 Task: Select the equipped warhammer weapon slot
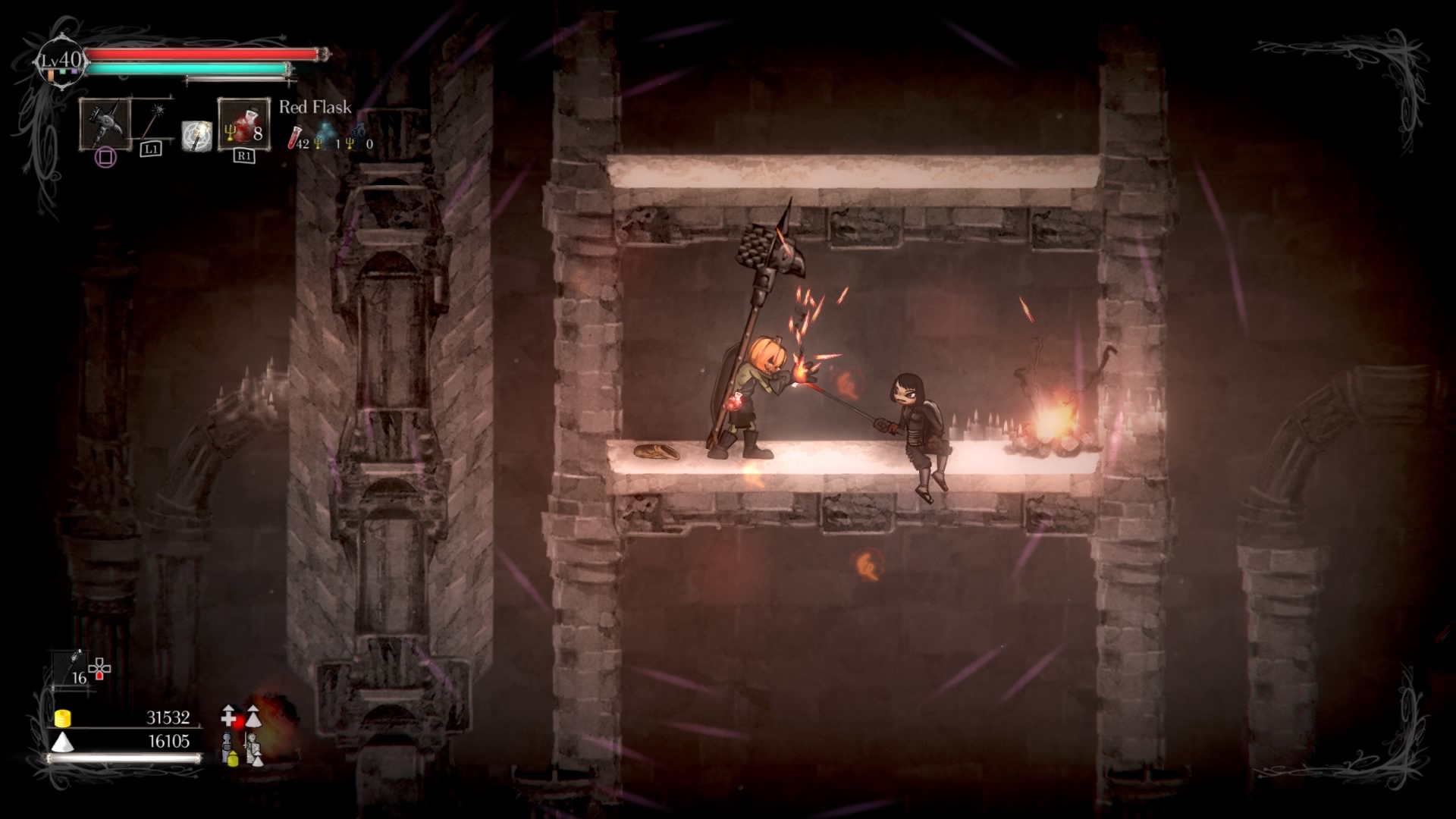[105, 124]
